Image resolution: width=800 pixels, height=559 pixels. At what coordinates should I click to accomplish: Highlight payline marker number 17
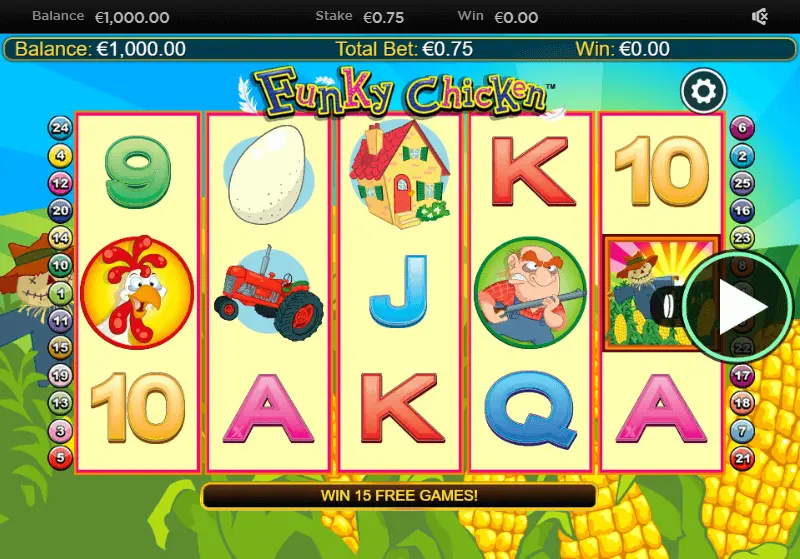pyautogui.click(x=741, y=376)
